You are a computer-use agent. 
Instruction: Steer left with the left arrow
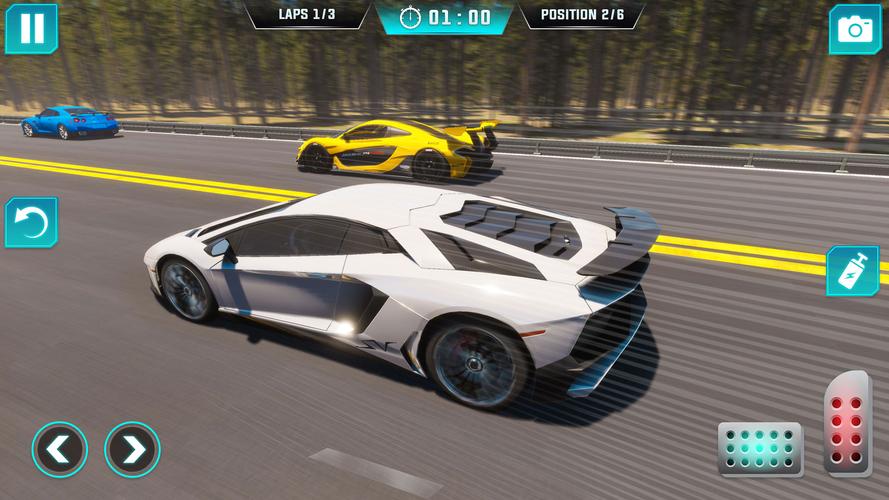click(x=59, y=450)
